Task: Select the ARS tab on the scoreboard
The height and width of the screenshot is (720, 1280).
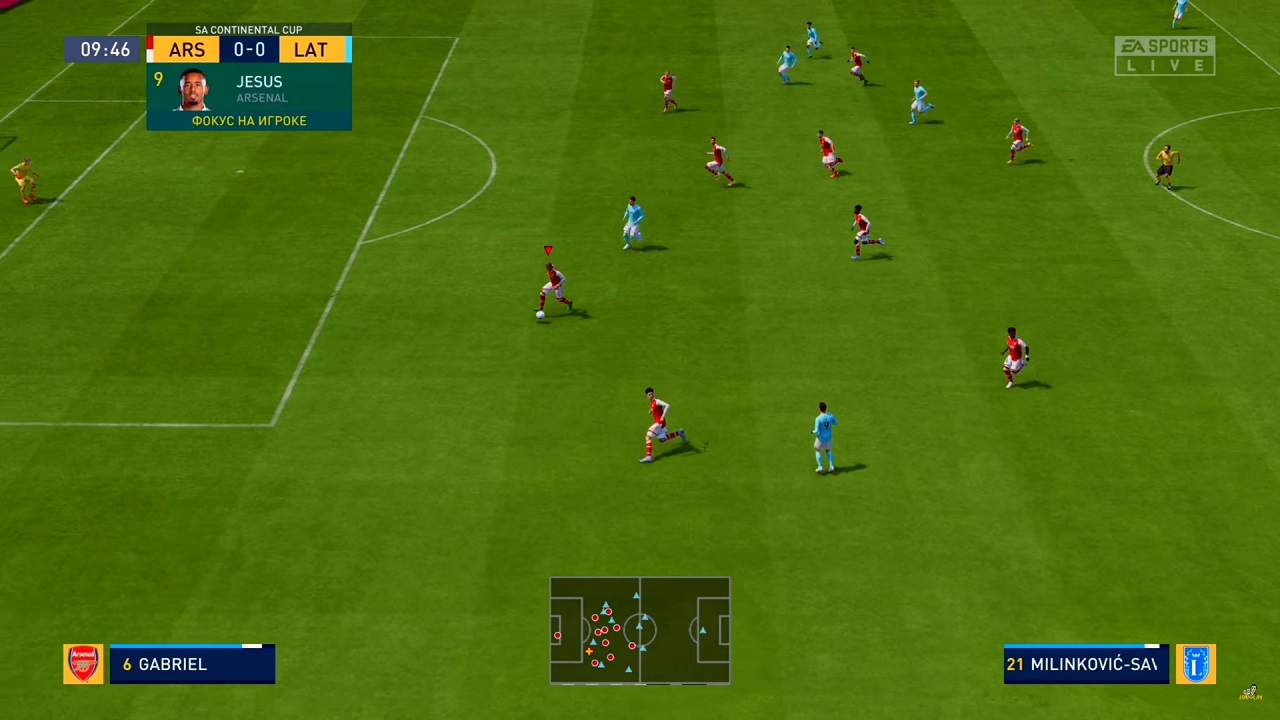Action: pyautogui.click(x=186, y=49)
